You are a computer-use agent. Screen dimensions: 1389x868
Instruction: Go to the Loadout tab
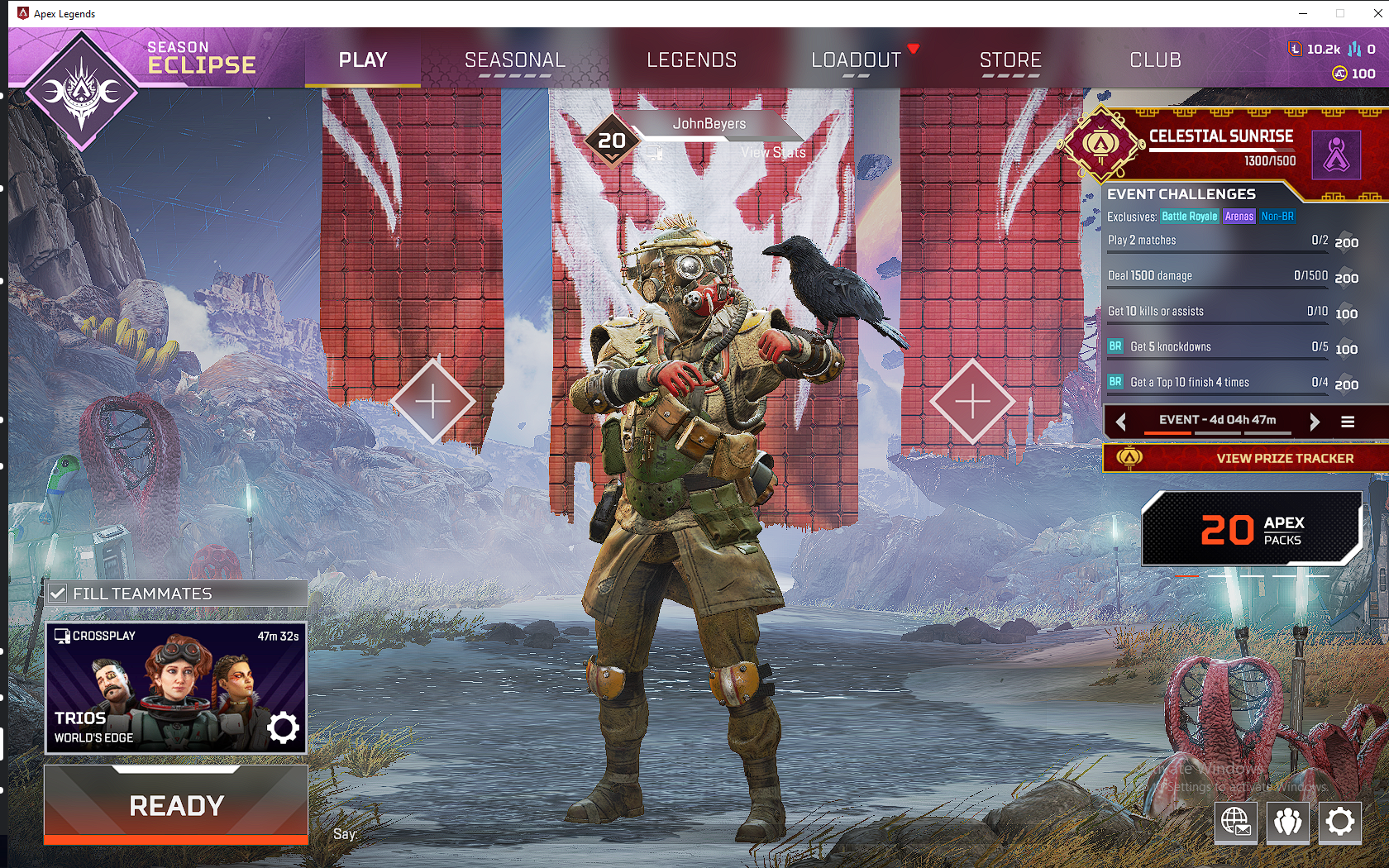click(856, 60)
